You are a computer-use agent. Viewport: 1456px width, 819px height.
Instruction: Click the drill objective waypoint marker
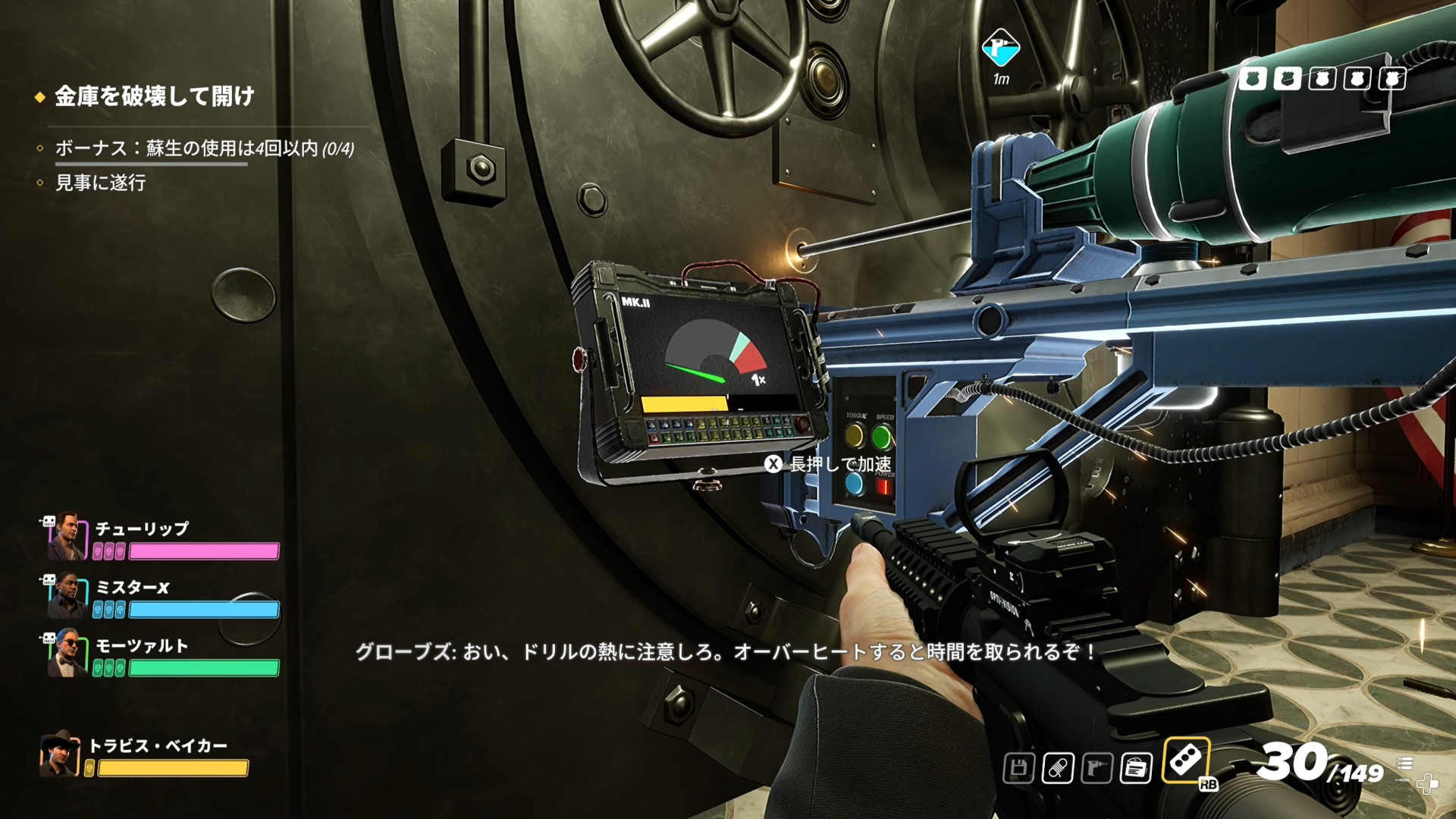click(x=1001, y=48)
